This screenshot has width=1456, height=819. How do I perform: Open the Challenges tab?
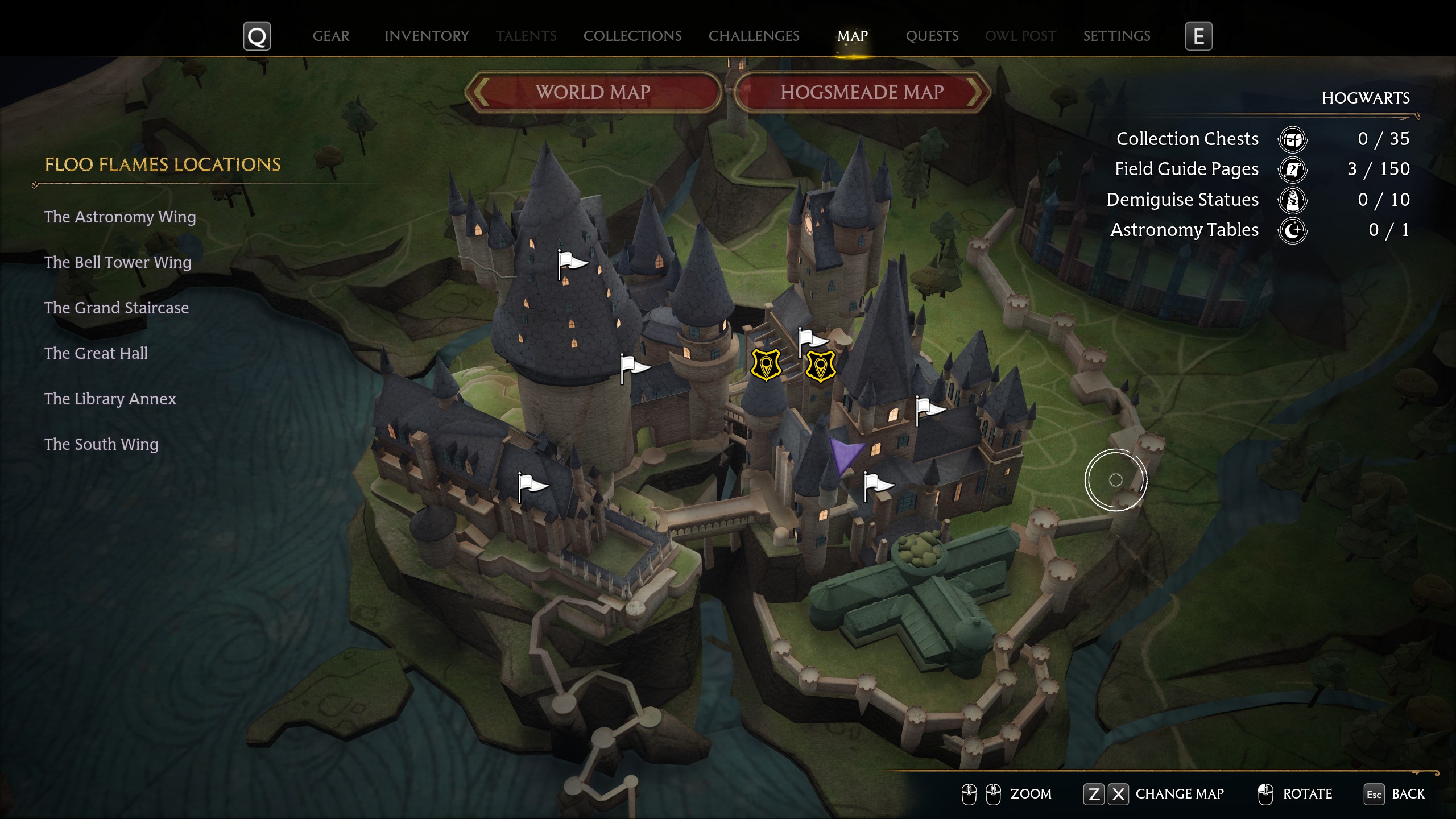pyautogui.click(x=754, y=36)
